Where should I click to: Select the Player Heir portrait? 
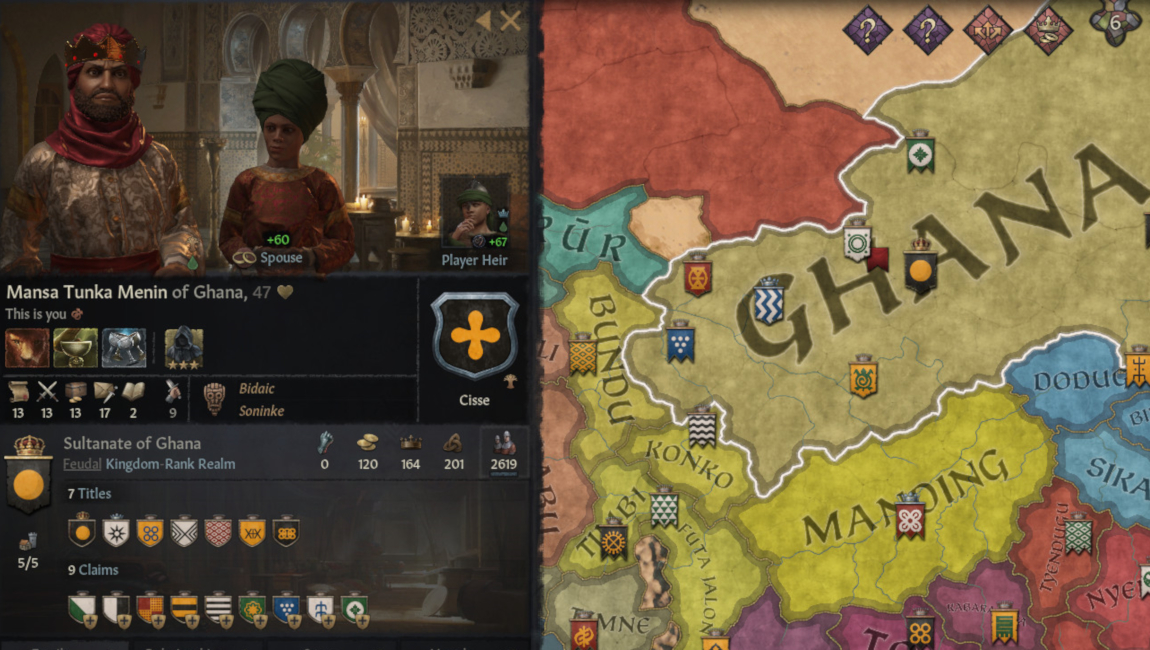click(475, 212)
